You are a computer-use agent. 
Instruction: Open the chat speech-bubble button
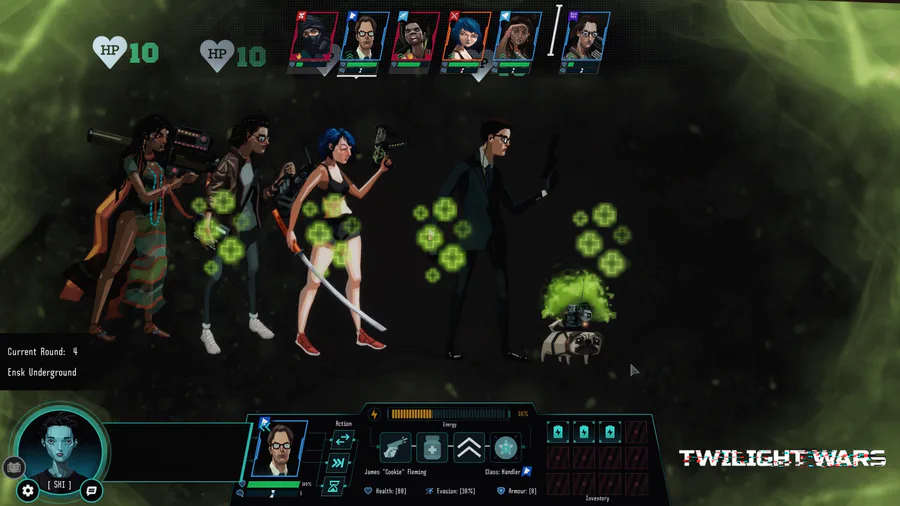(x=91, y=491)
